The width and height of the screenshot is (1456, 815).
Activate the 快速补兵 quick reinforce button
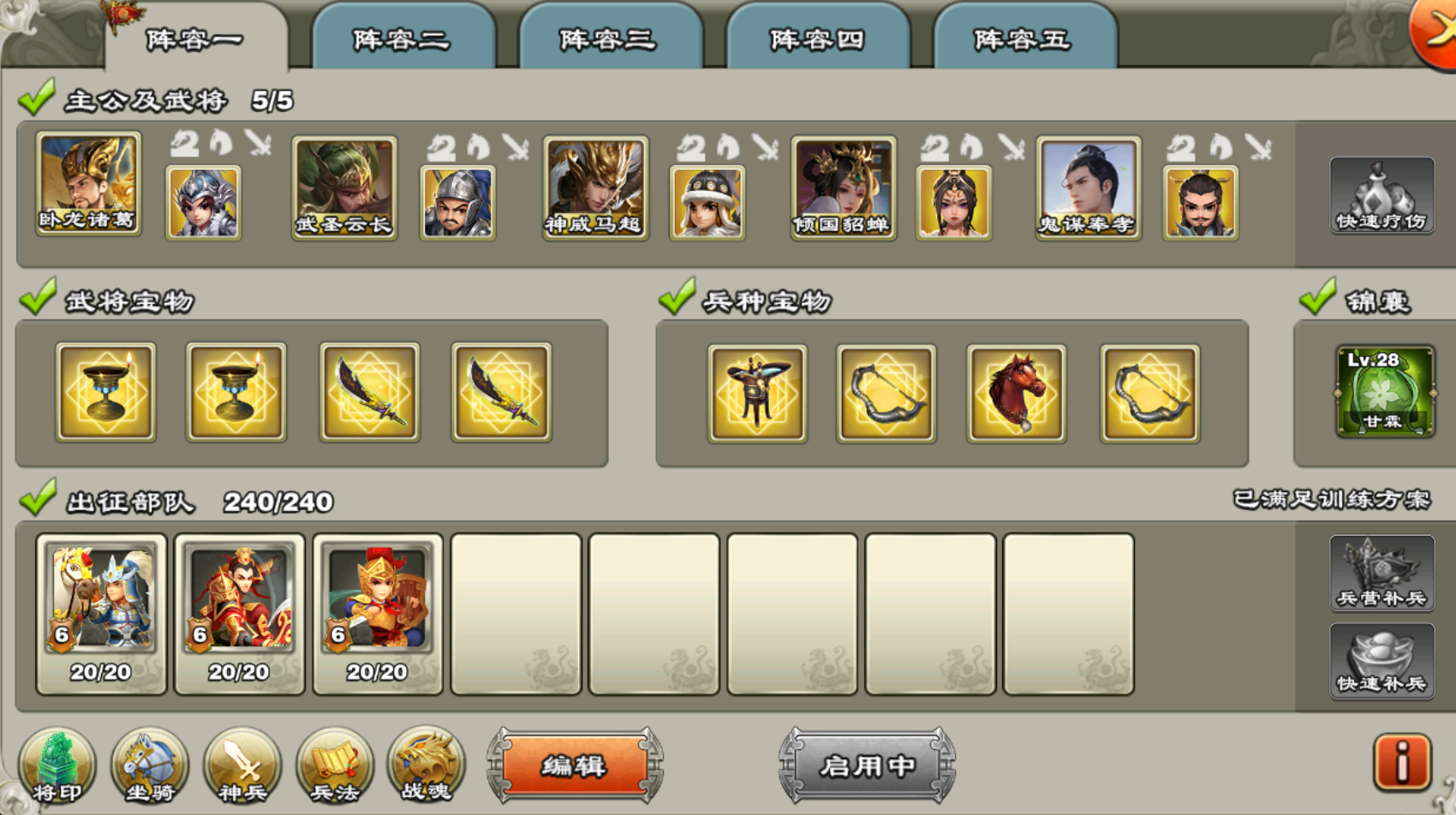click(x=1381, y=660)
